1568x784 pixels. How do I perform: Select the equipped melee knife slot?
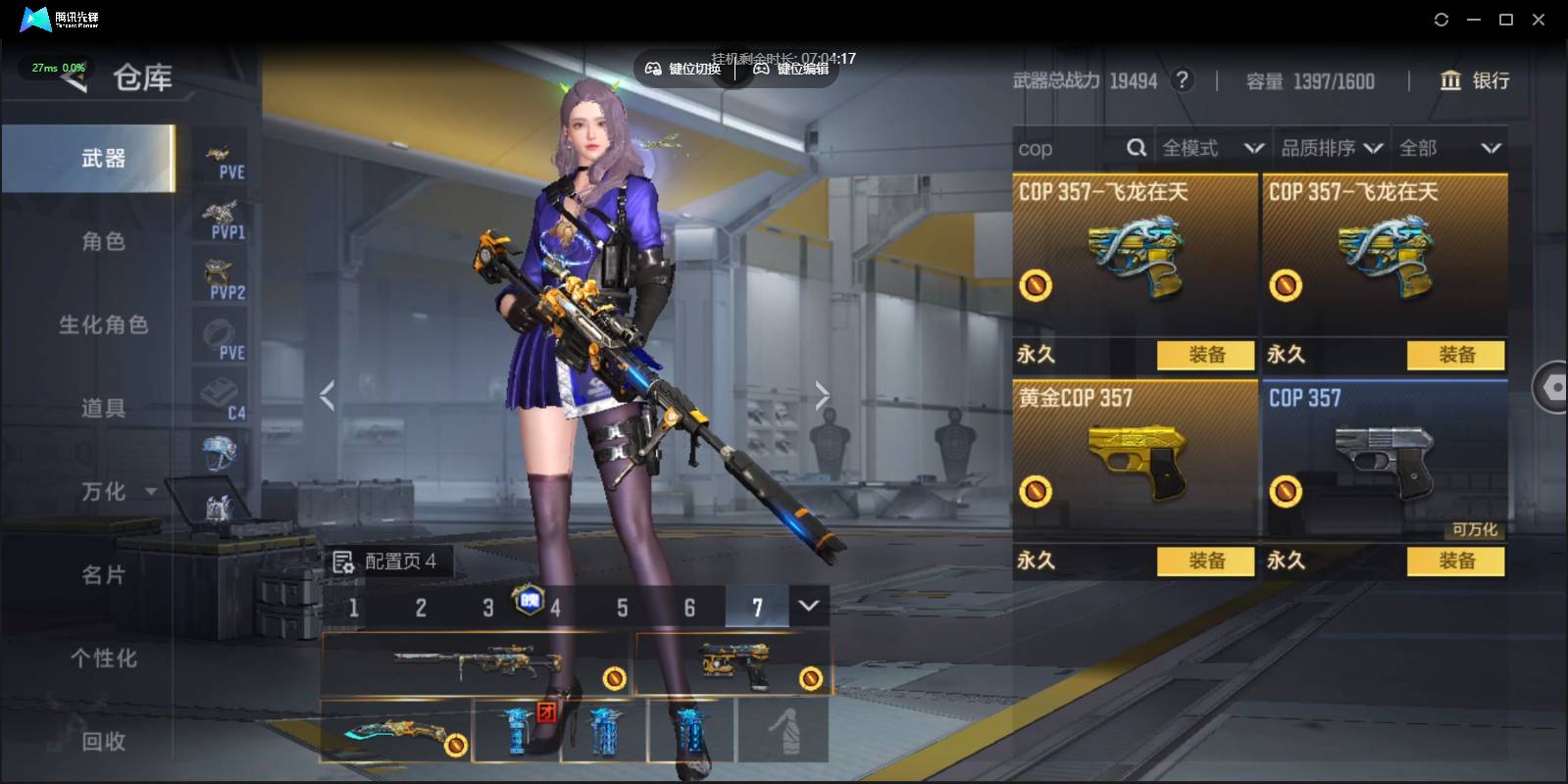pyautogui.click(x=396, y=731)
